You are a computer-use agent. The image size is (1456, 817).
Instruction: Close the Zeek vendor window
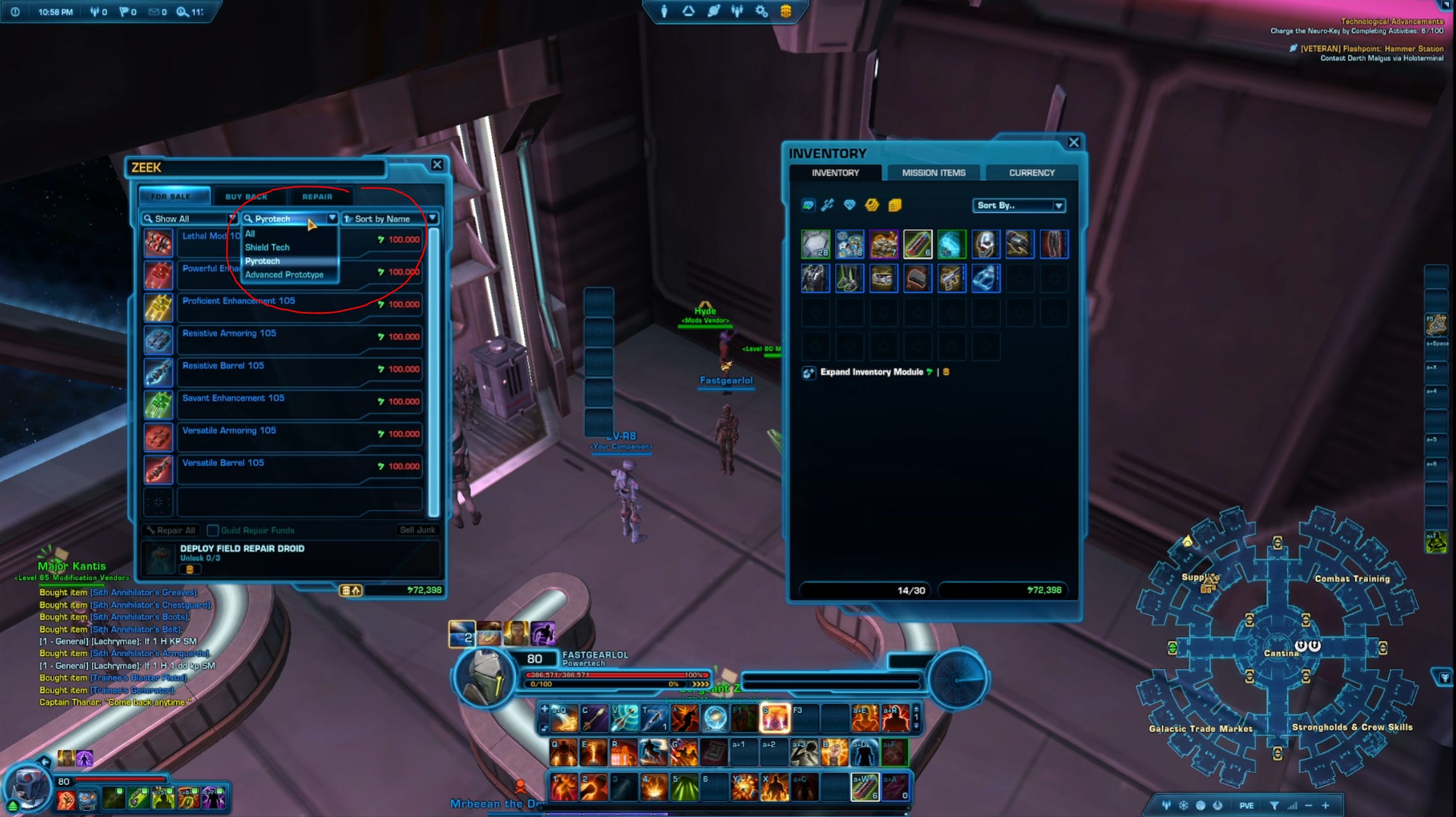[437, 165]
